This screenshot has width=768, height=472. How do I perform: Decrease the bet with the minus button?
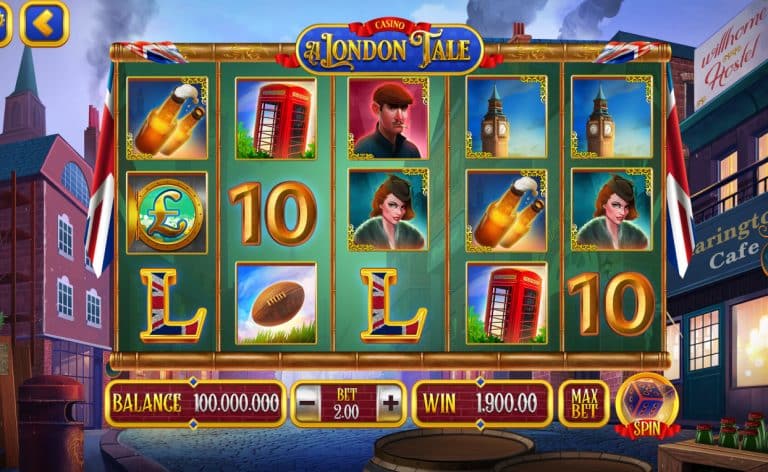tap(308, 404)
